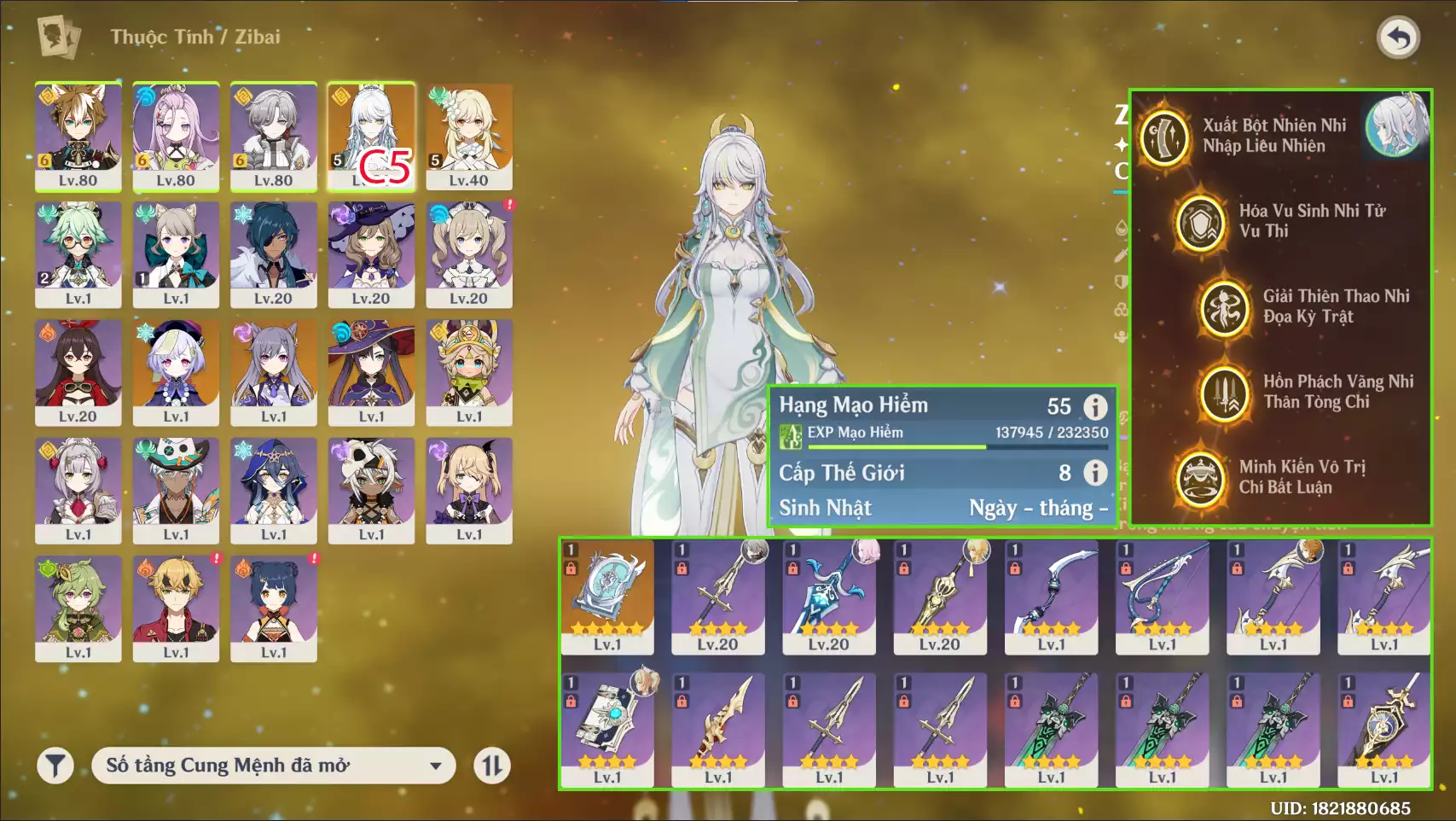The height and width of the screenshot is (821, 1456).
Task: Select Qiqi's character portrait
Action: click(176, 372)
